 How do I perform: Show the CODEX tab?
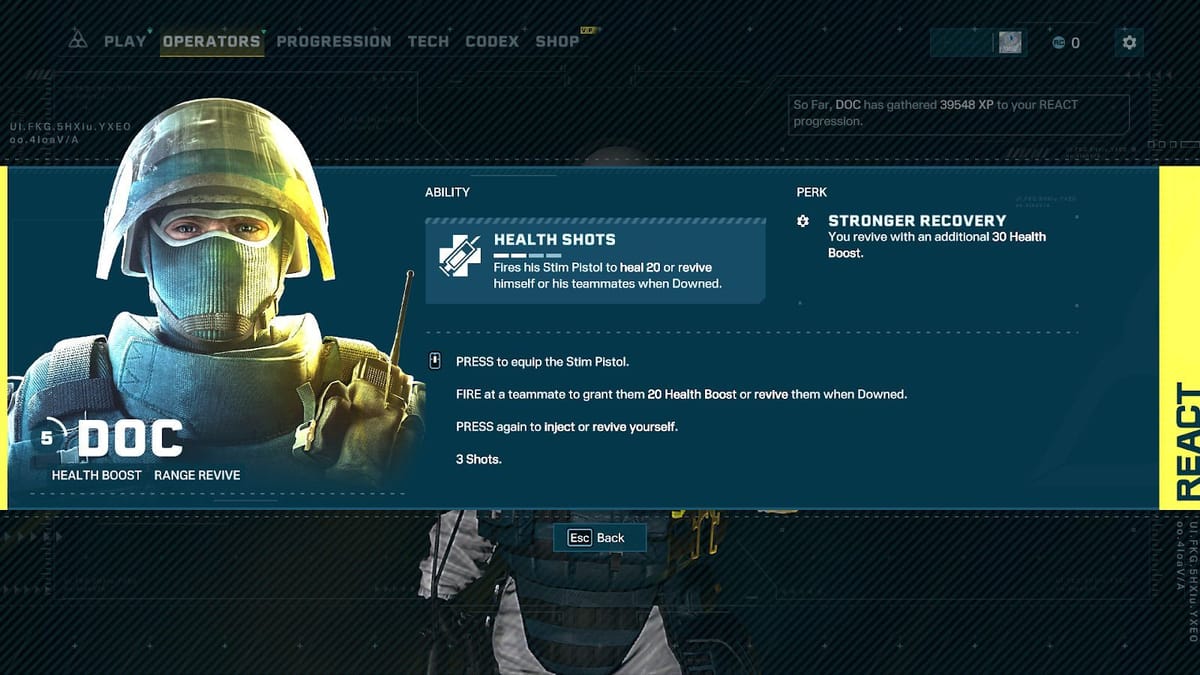point(492,41)
